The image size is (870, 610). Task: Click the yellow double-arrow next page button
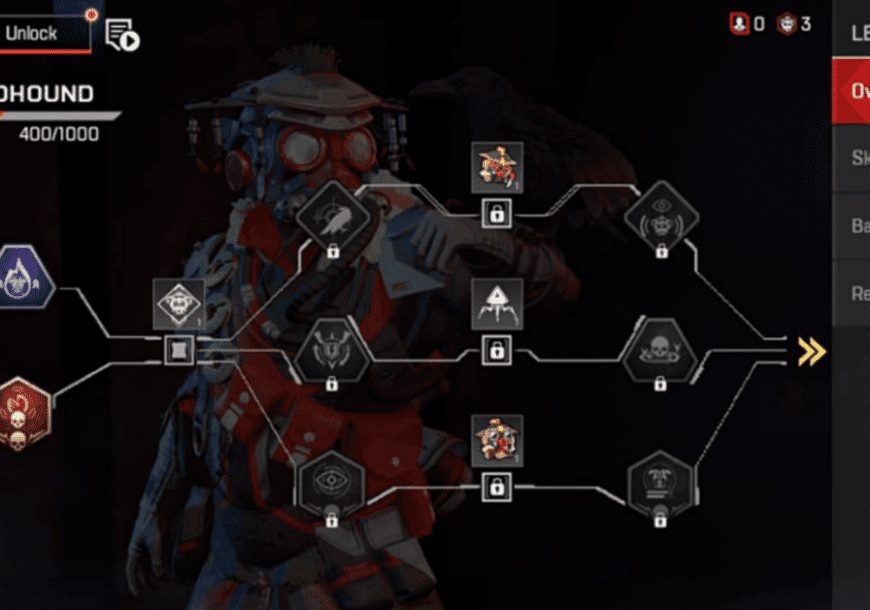(x=811, y=351)
